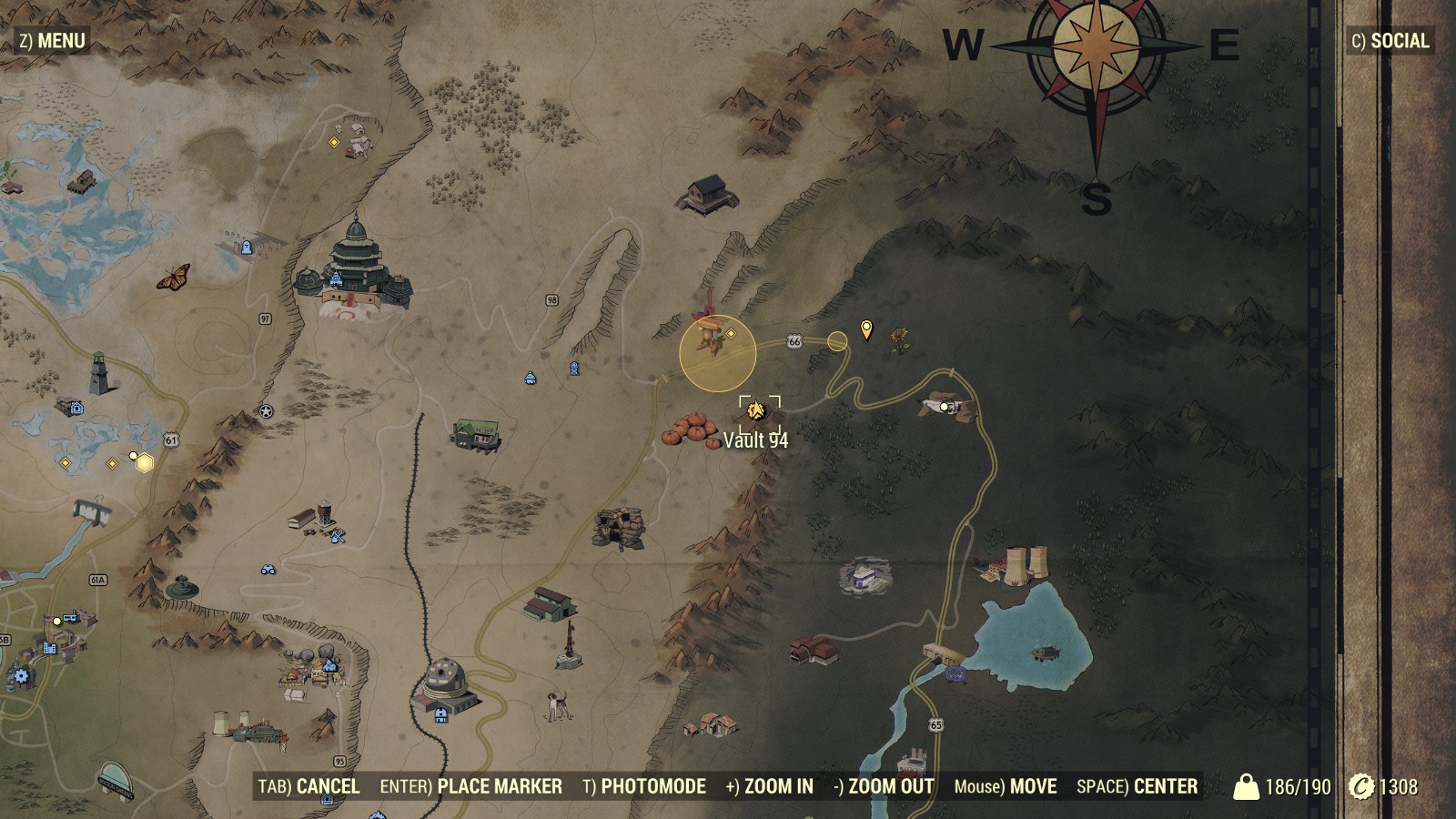Open the SOCIAL panel

point(1390,40)
